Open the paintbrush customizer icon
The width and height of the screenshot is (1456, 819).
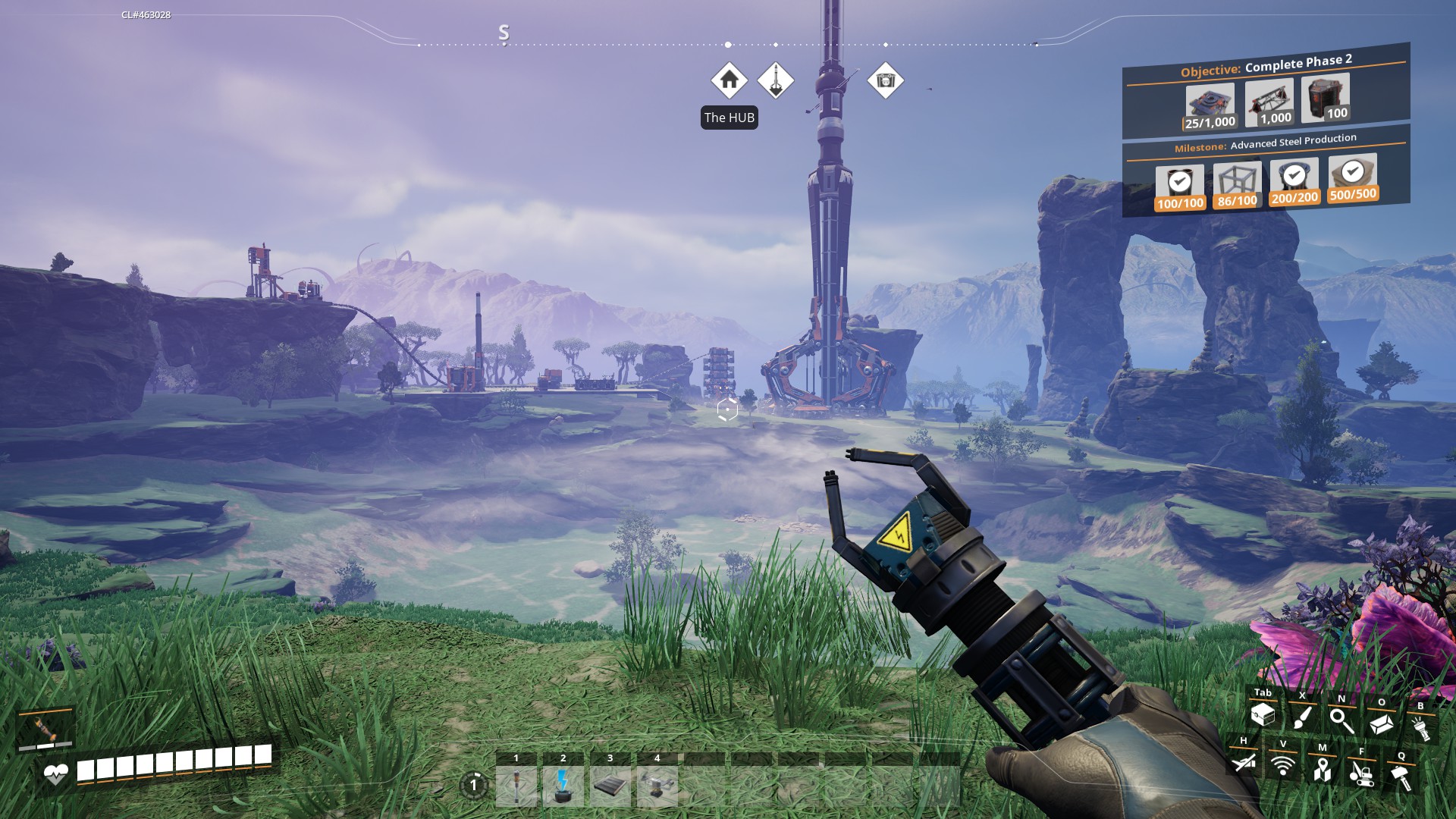point(1302,717)
